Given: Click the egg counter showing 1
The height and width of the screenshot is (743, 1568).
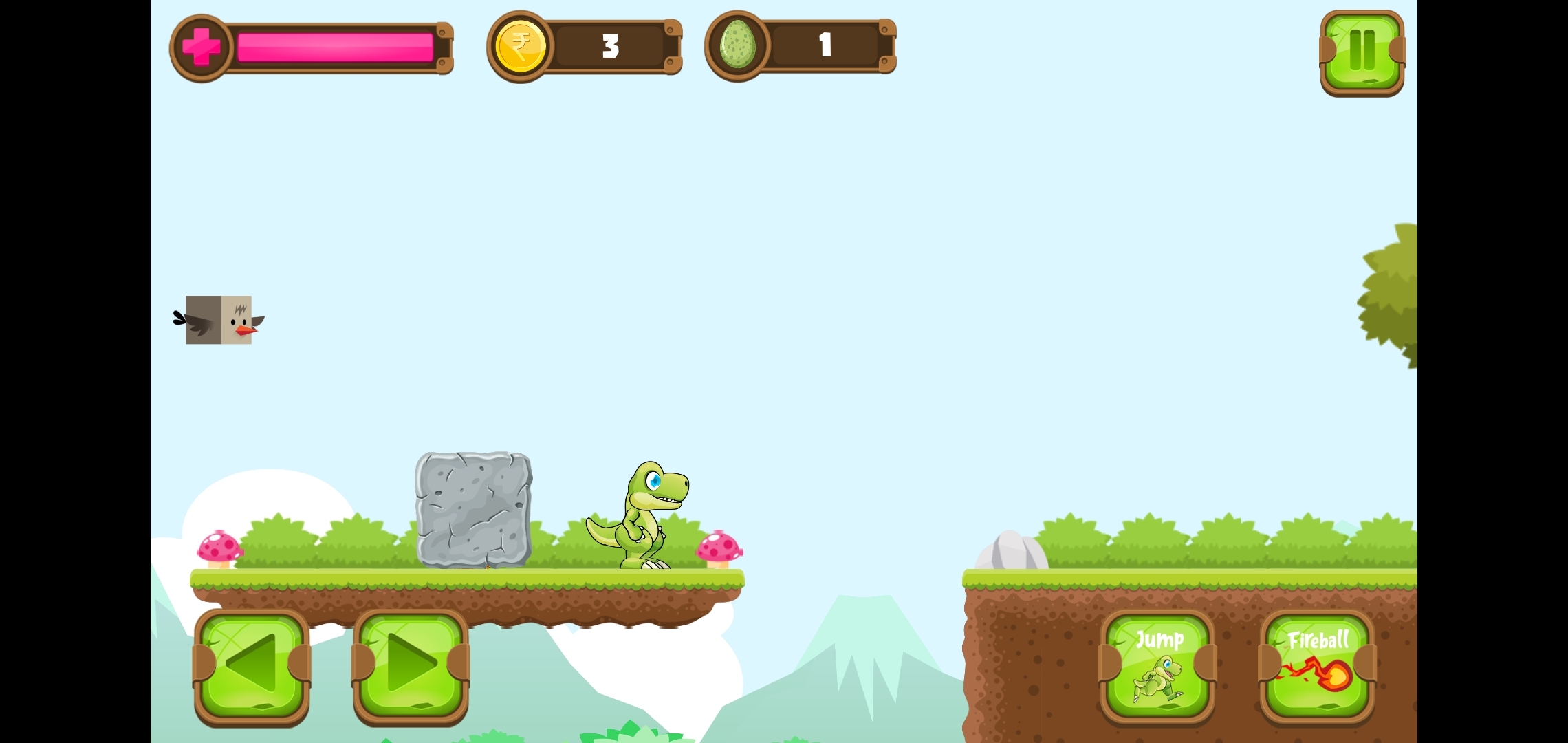Looking at the screenshot, I should click(x=825, y=45).
